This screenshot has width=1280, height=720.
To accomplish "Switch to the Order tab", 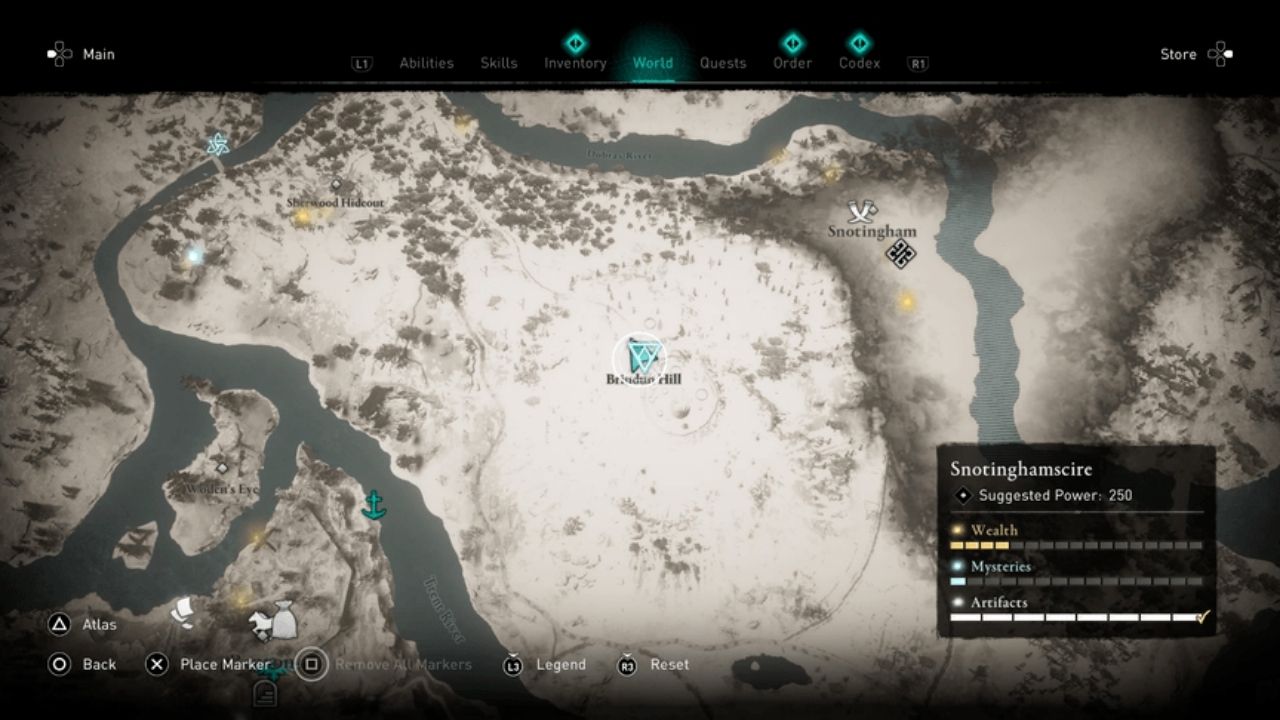I will 792,63.
